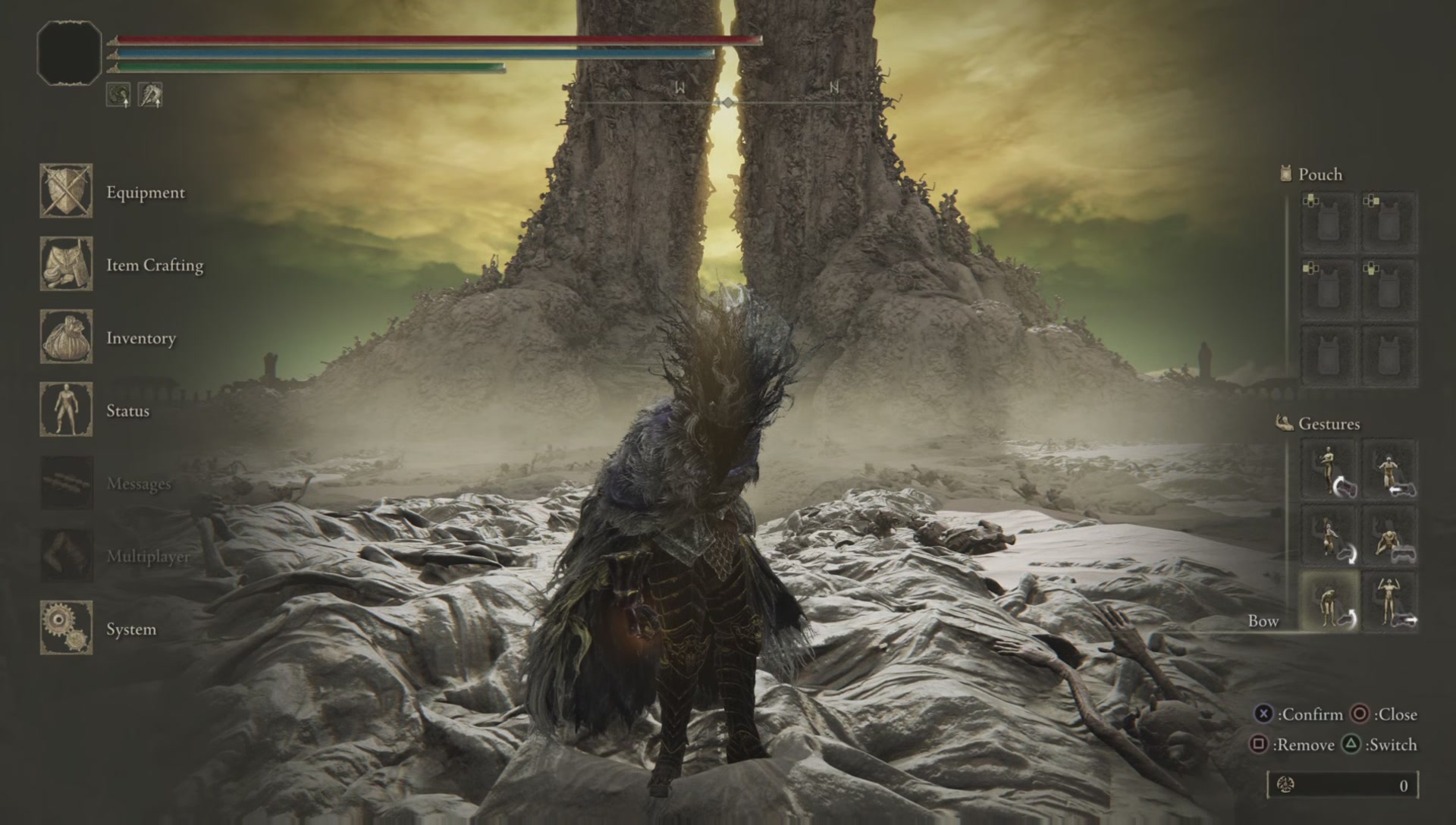1456x825 pixels.
Task: Select the highlighted Bow gesture slot
Action: (1329, 602)
